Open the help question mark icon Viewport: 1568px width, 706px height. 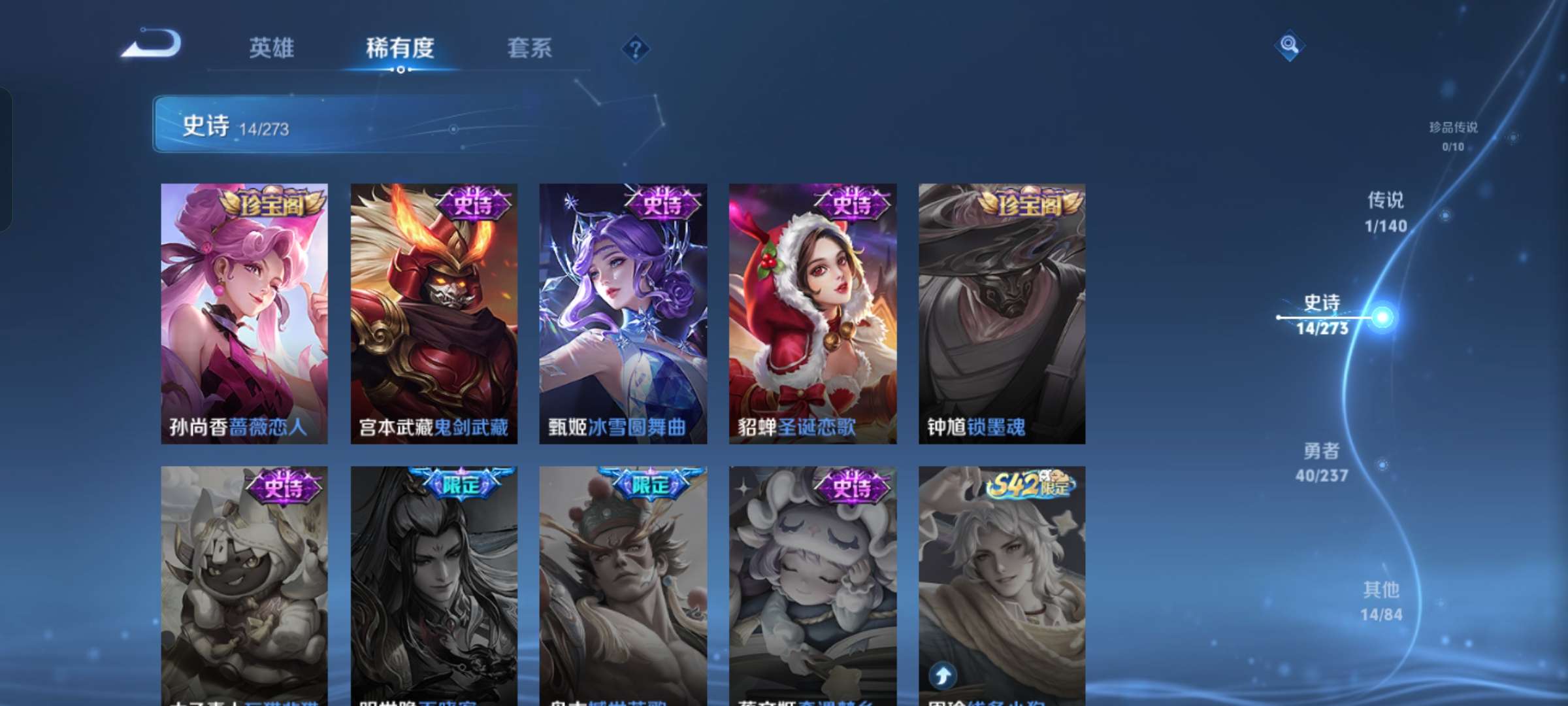click(x=637, y=49)
